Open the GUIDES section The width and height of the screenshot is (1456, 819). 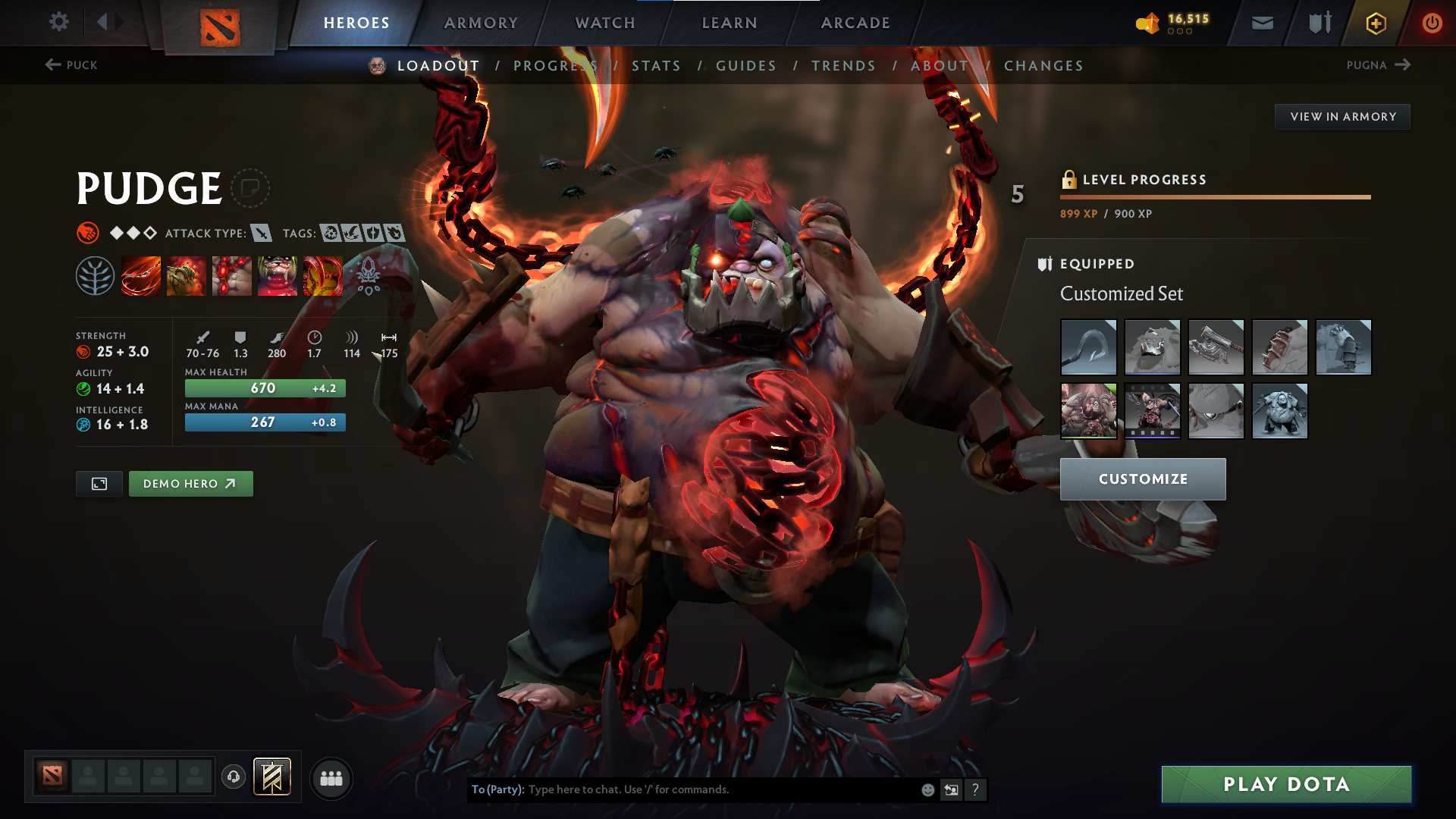point(745,66)
